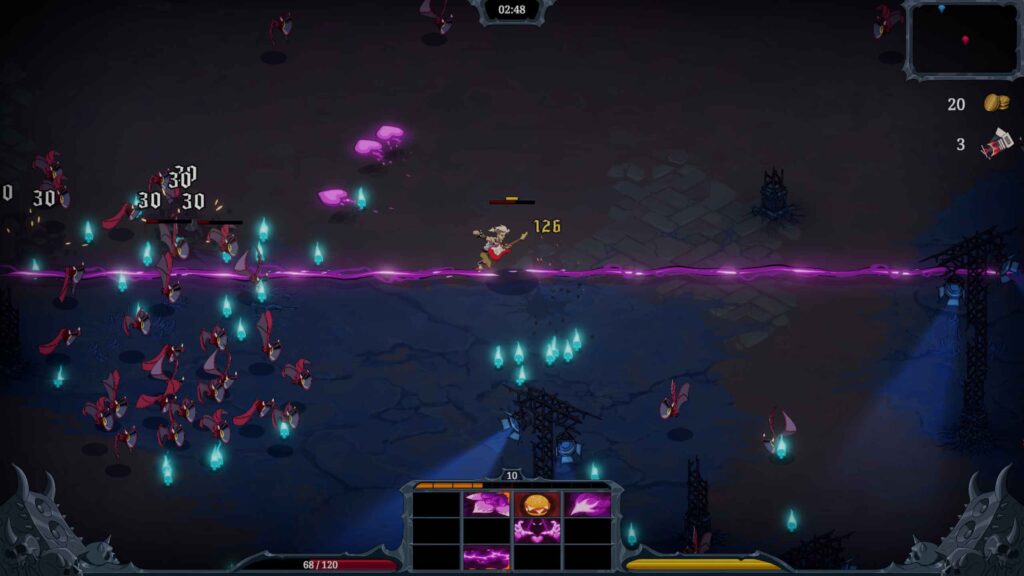The image size is (1024, 576).
Task: Click the gold coins icon
Action: (x=995, y=103)
